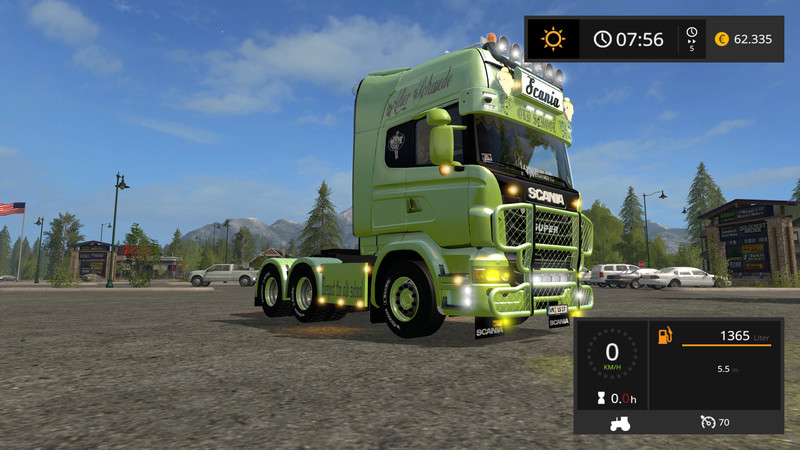Click the circular speedometer gauge
Image resolution: width=800 pixels, height=450 pixels.
[x=611, y=353]
